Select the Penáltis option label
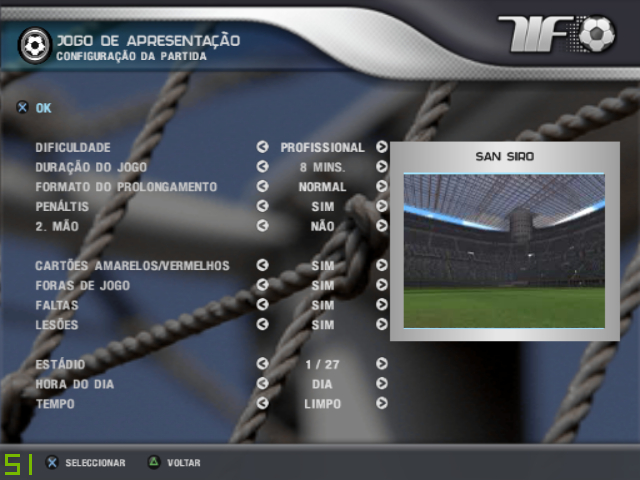 (x=64, y=206)
